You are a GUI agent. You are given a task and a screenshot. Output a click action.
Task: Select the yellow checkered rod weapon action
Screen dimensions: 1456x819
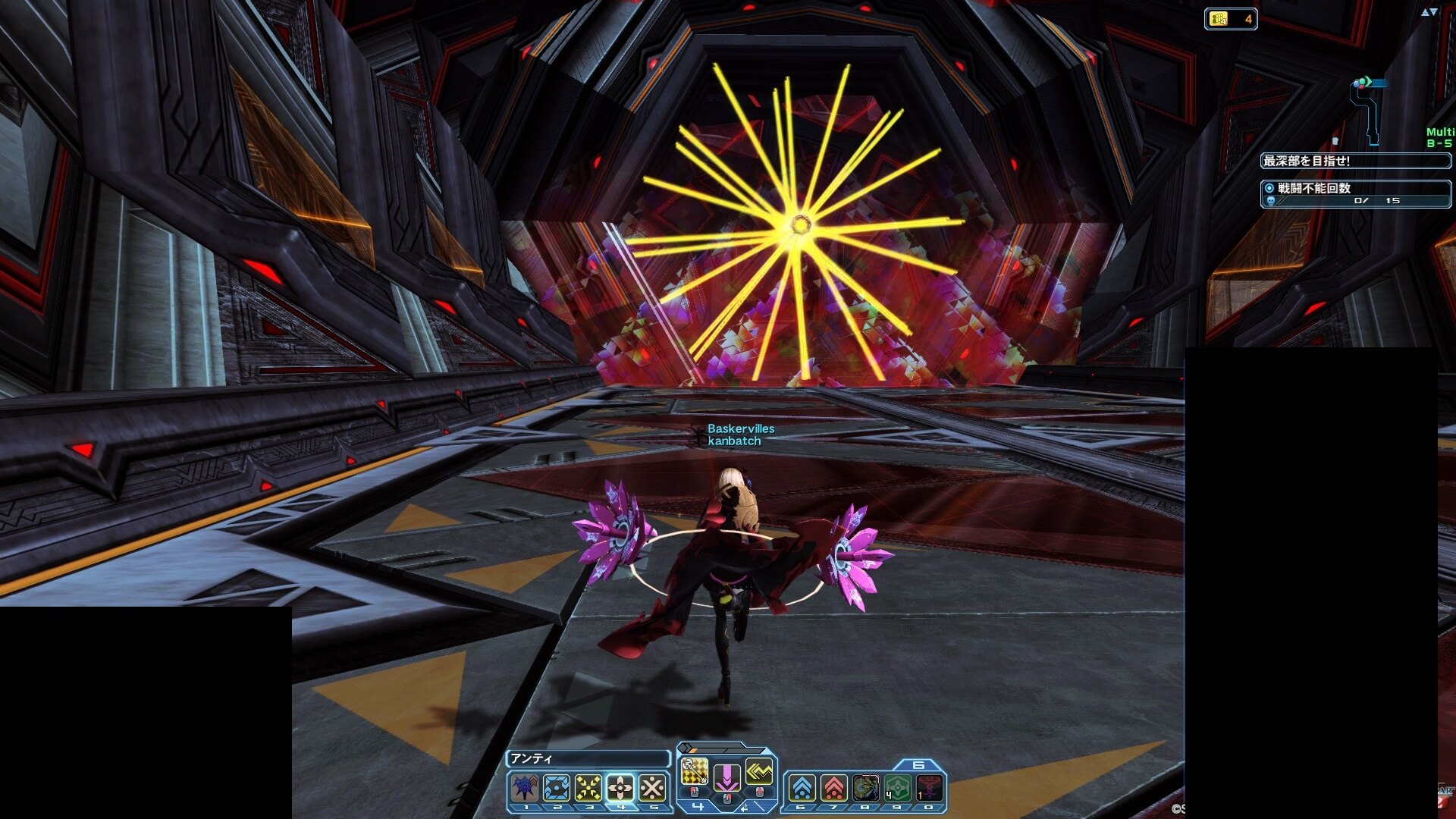(x=694, y=771)
